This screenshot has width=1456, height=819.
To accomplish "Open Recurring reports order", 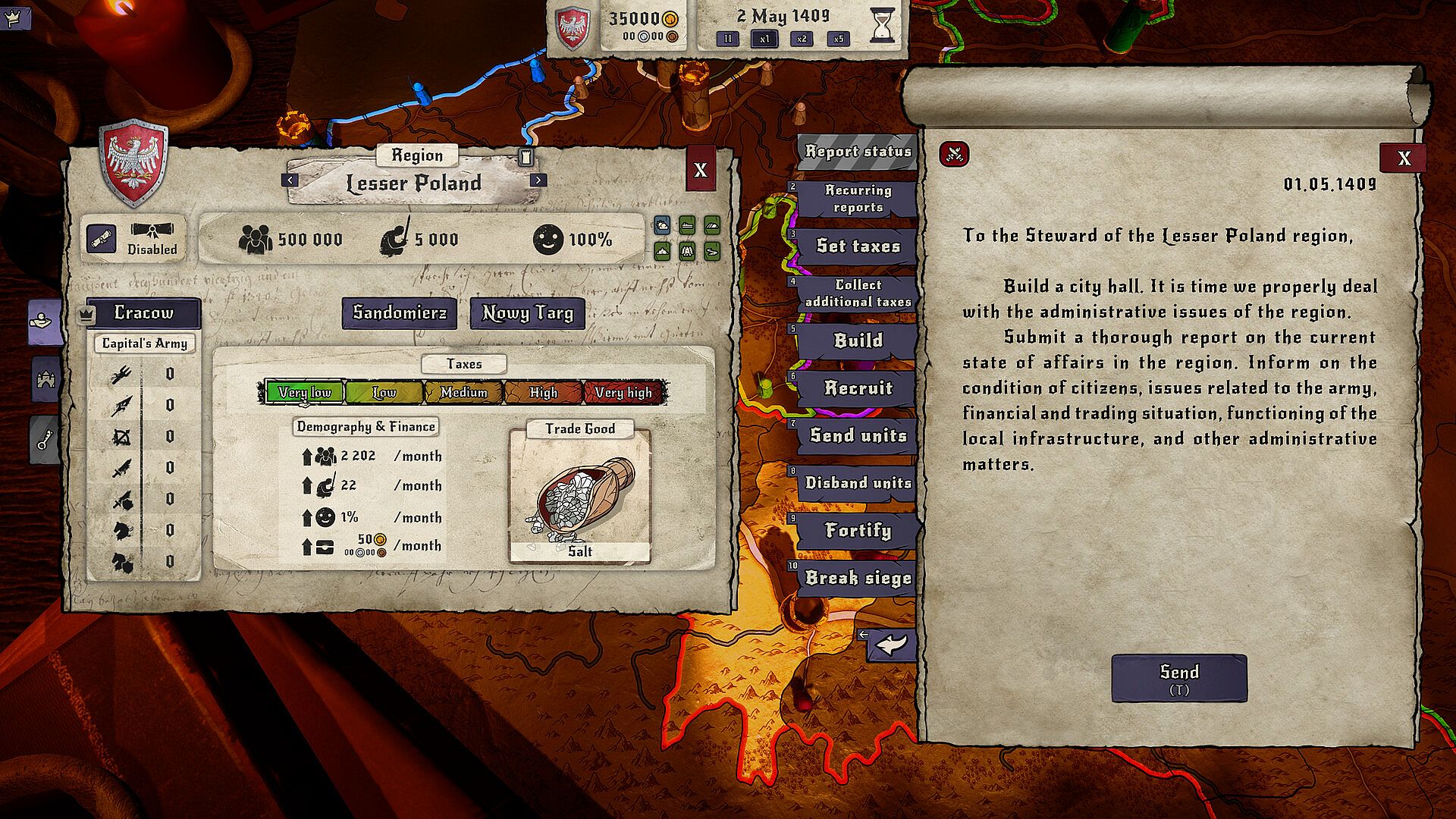I will click(x=858, y=199).
